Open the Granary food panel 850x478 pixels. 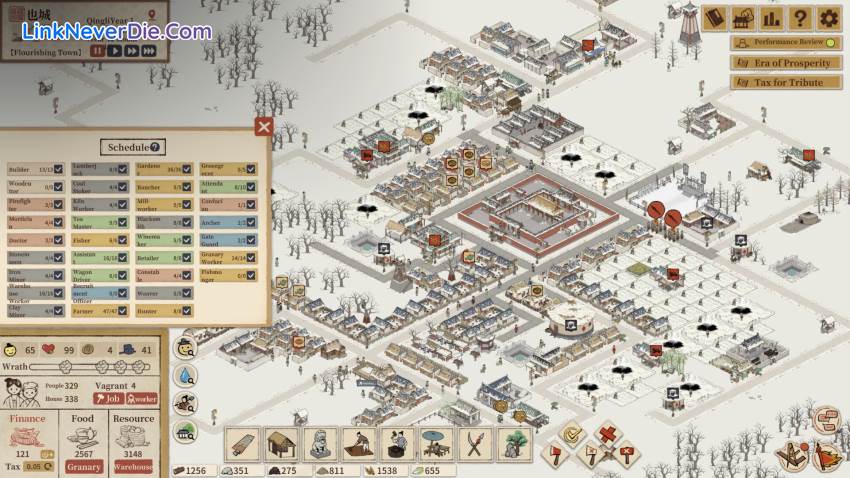point(83,467)
